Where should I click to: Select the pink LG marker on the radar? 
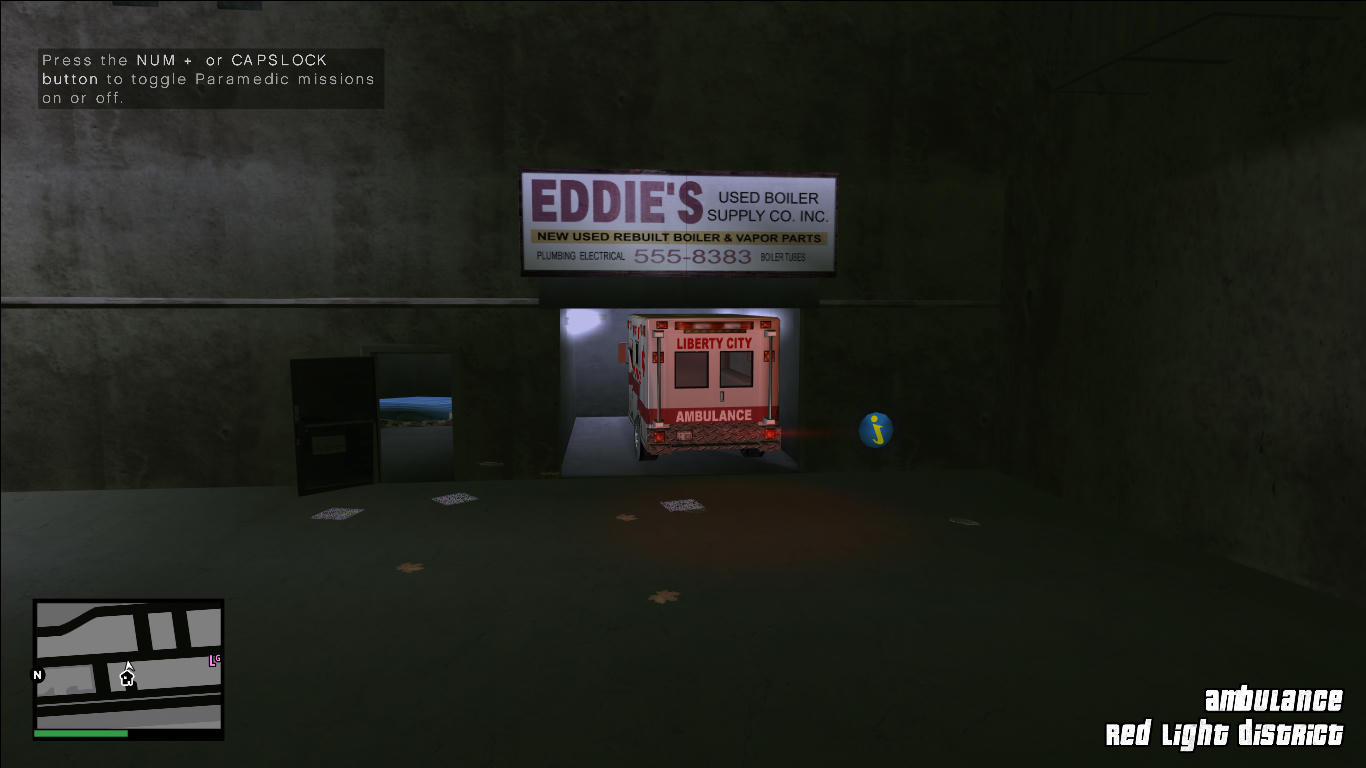pyautogui.click(x=213, y=661)
